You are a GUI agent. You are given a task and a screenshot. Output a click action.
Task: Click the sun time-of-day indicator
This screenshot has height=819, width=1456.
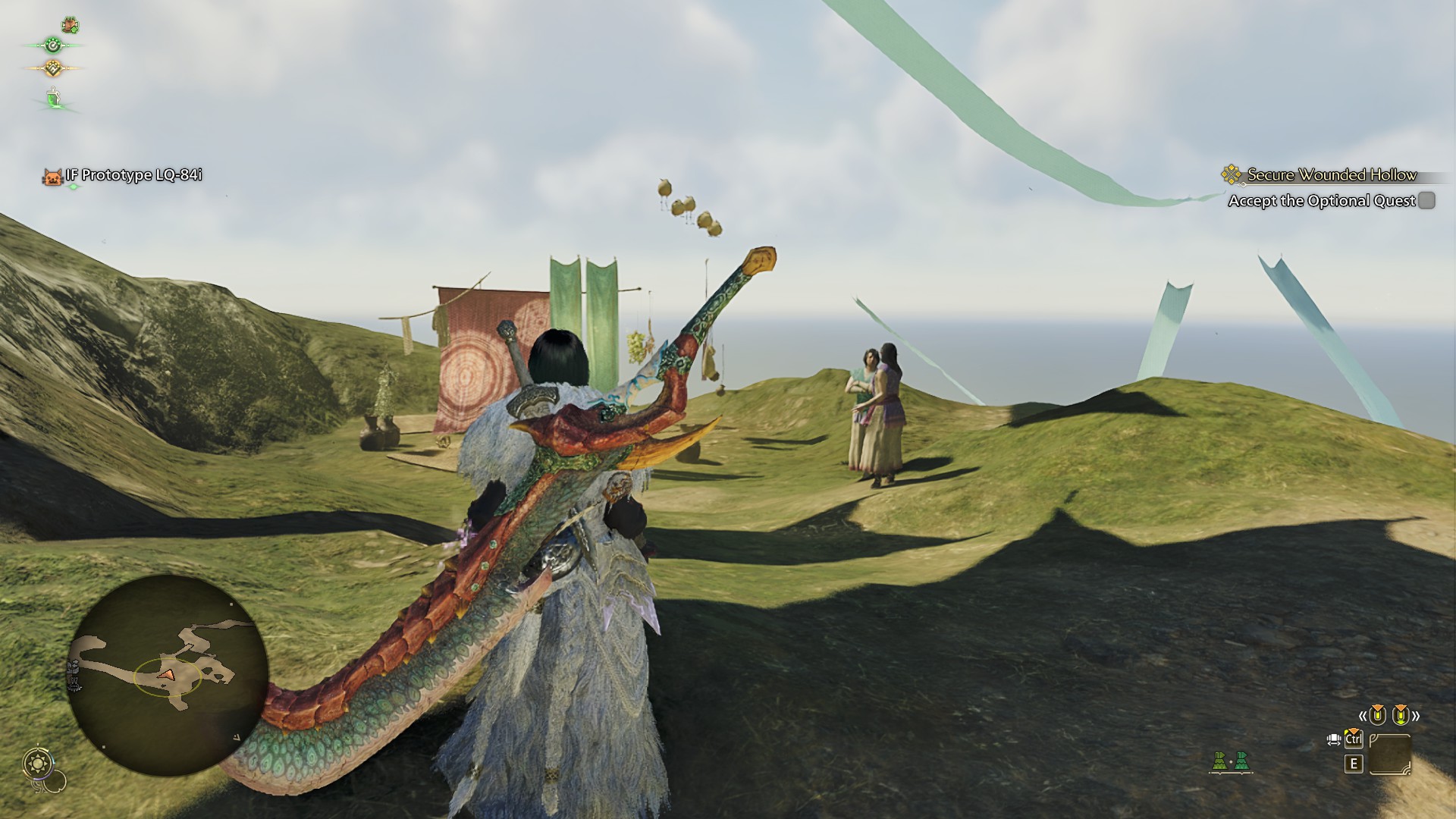coord(37,763)
